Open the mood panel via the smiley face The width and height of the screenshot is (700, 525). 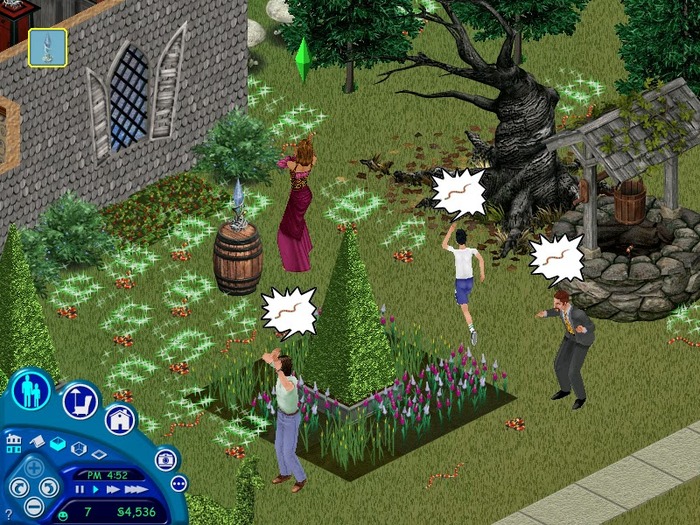pos(62,512)
